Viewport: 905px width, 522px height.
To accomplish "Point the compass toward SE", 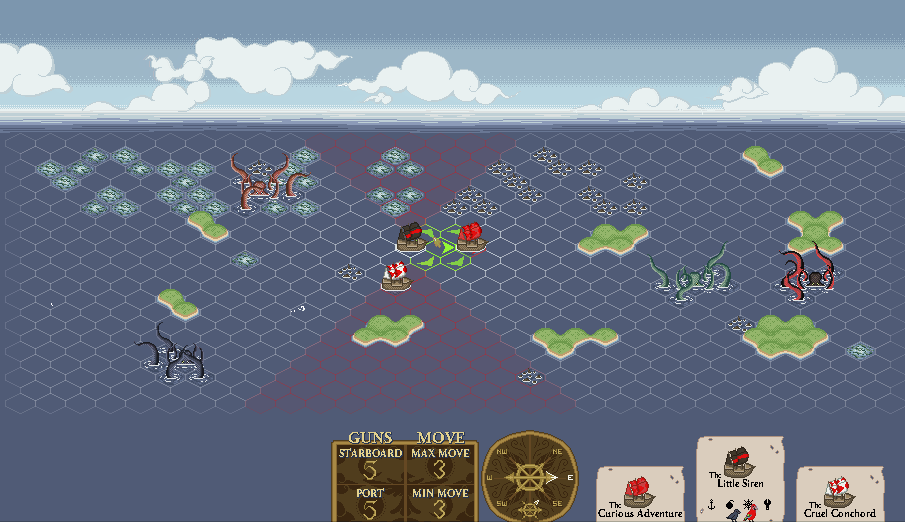I will click(x=557, y=504).
